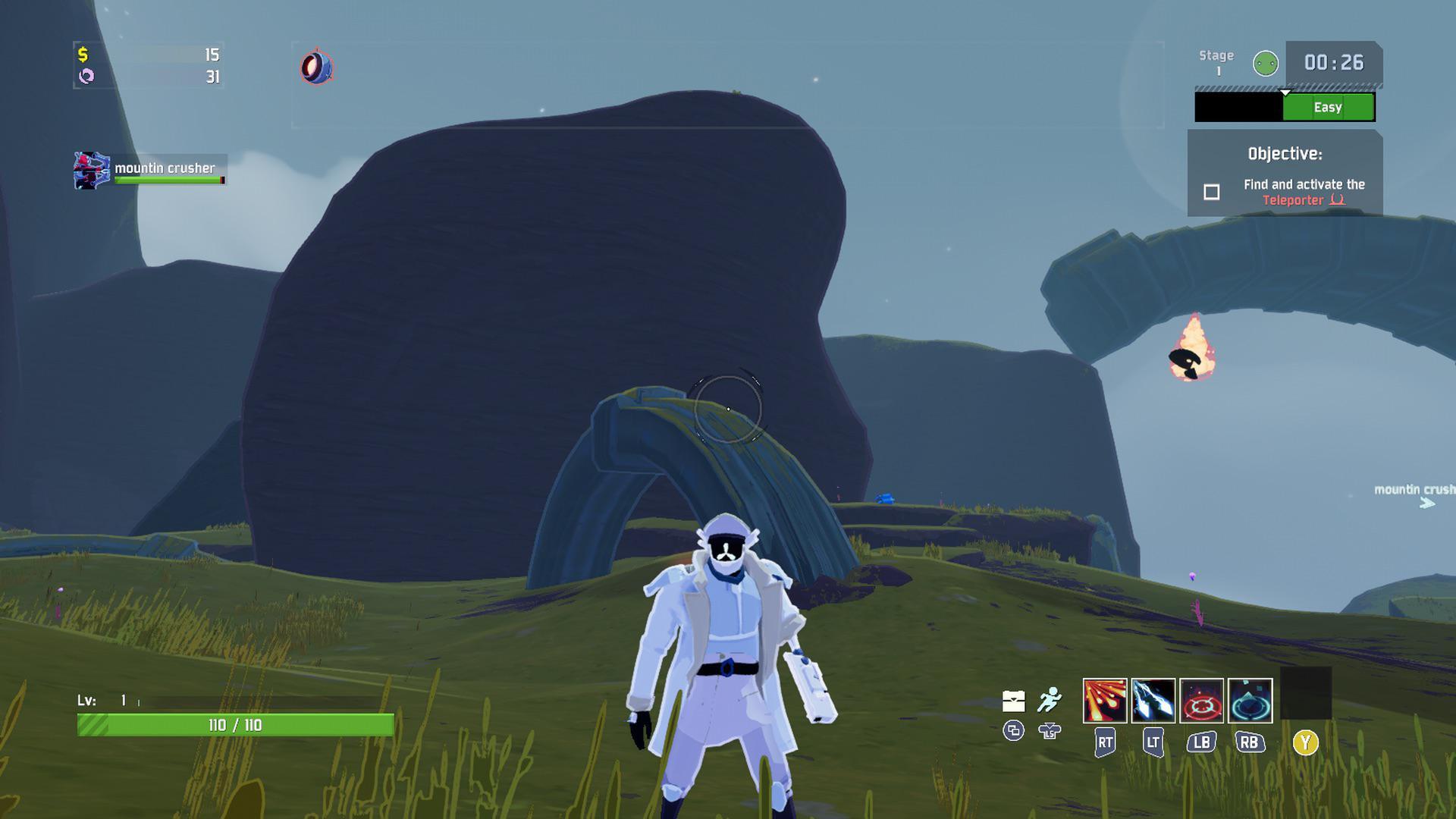Click the green Easy difficulty meter
The image size is (1456, 819).
click(1329, 107)
